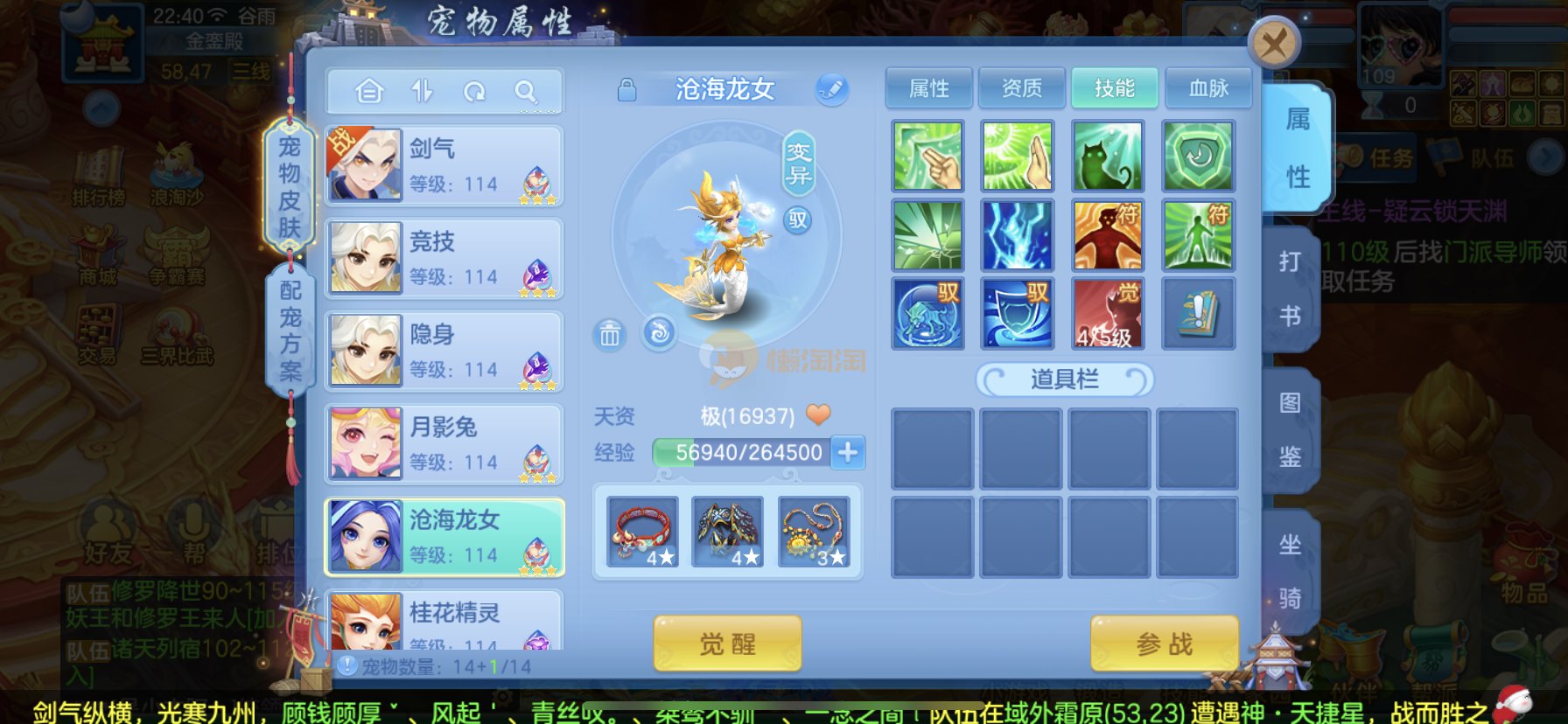Choose the 月影兔 pet row
Viewport: 1568px width, 724px height.
(444, 443)
